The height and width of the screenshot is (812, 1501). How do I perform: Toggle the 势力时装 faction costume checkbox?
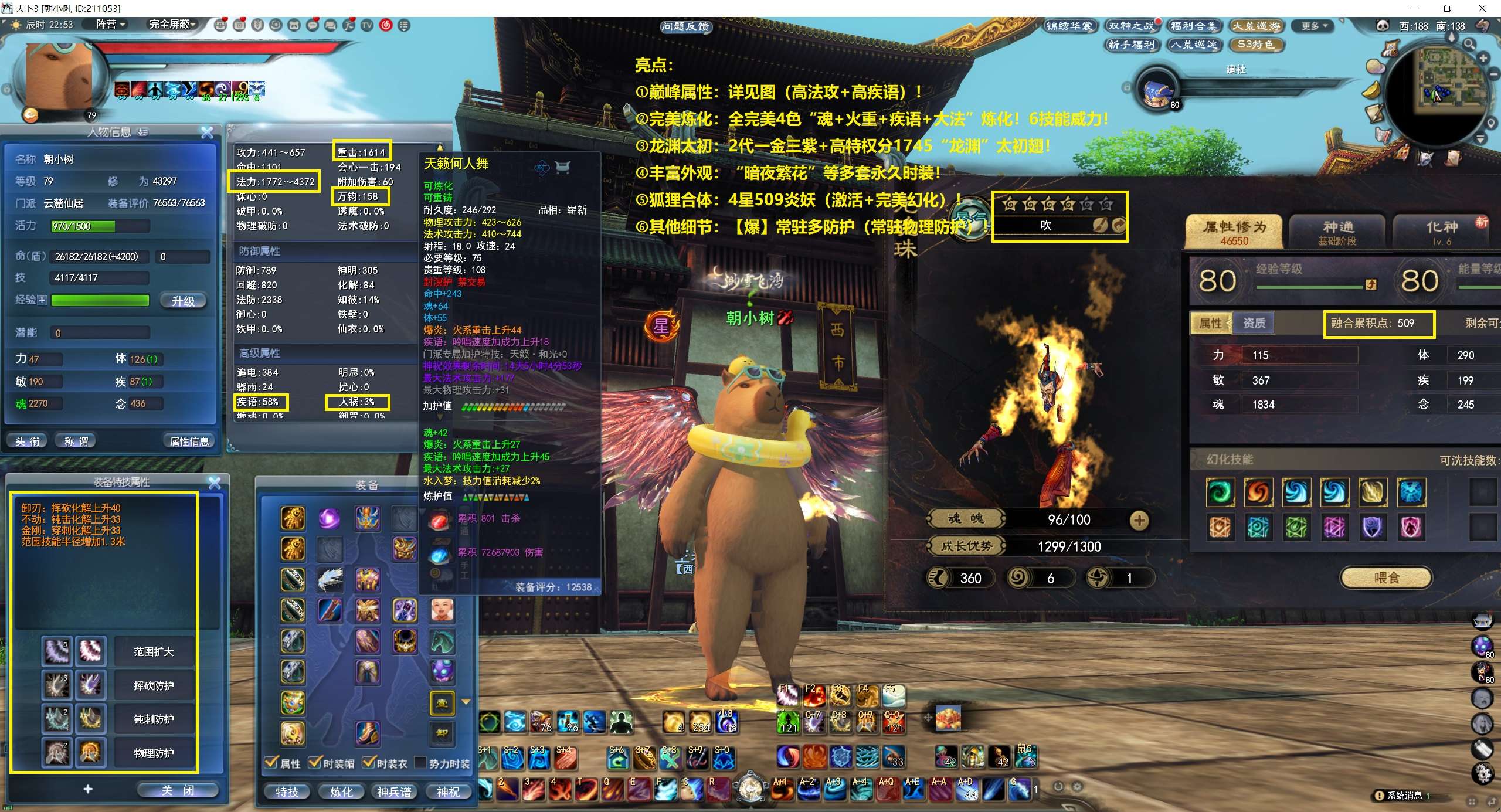(420, 763)
